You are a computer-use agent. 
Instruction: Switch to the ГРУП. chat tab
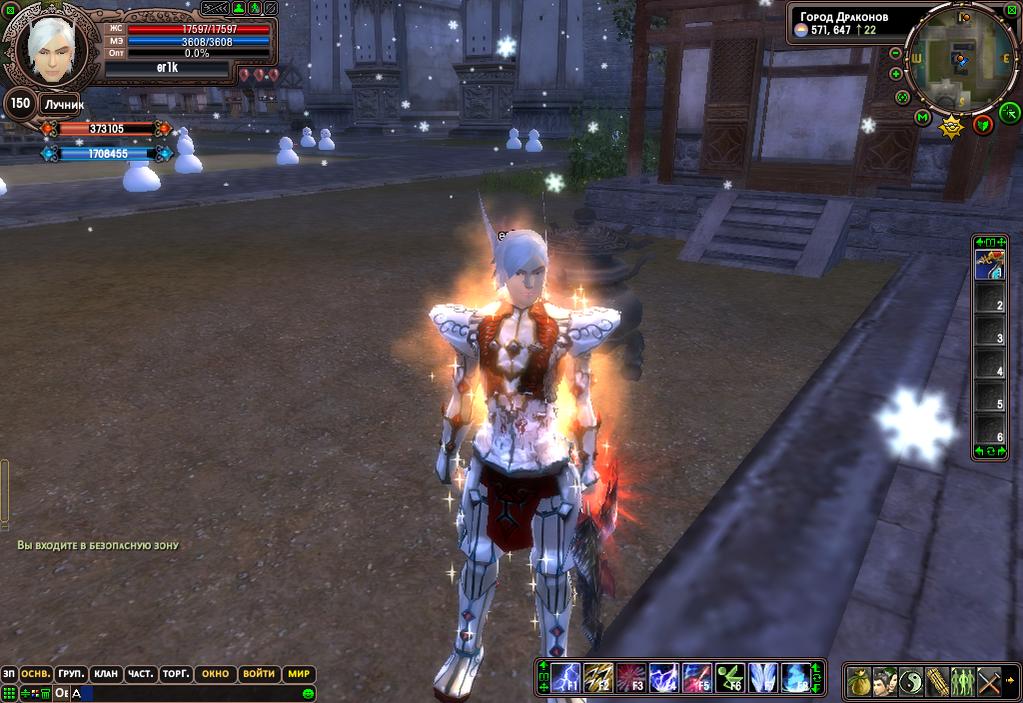(x=71, y=674)
